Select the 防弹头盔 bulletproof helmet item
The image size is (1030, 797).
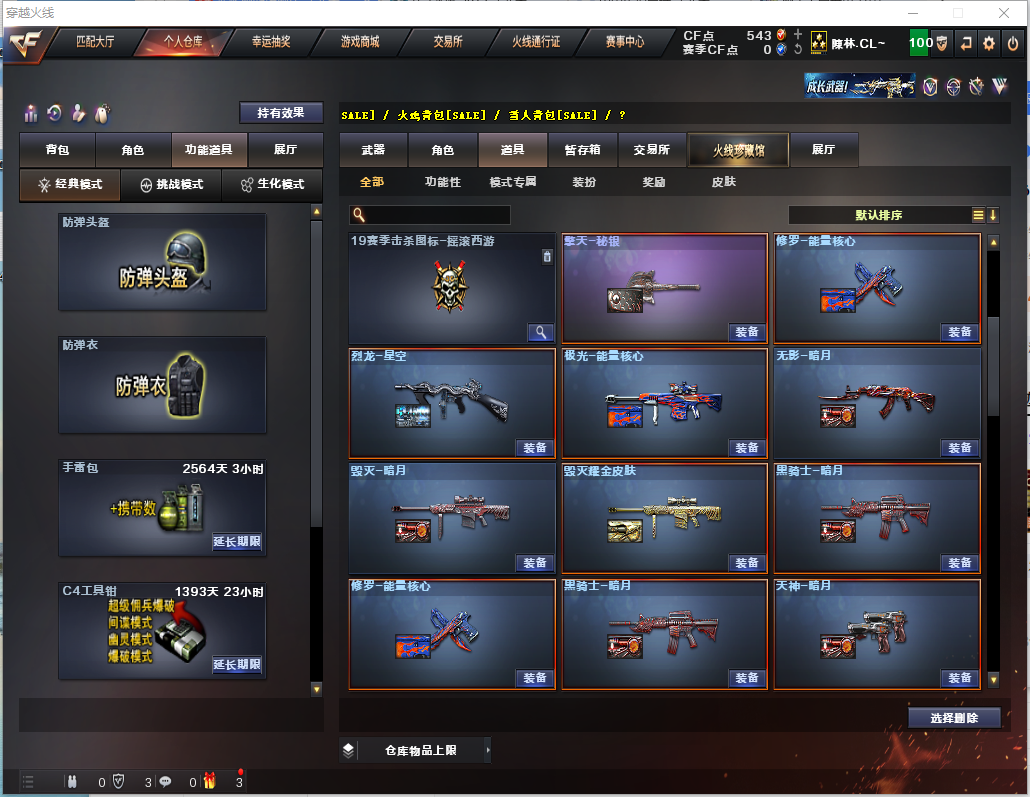[162, 262]
